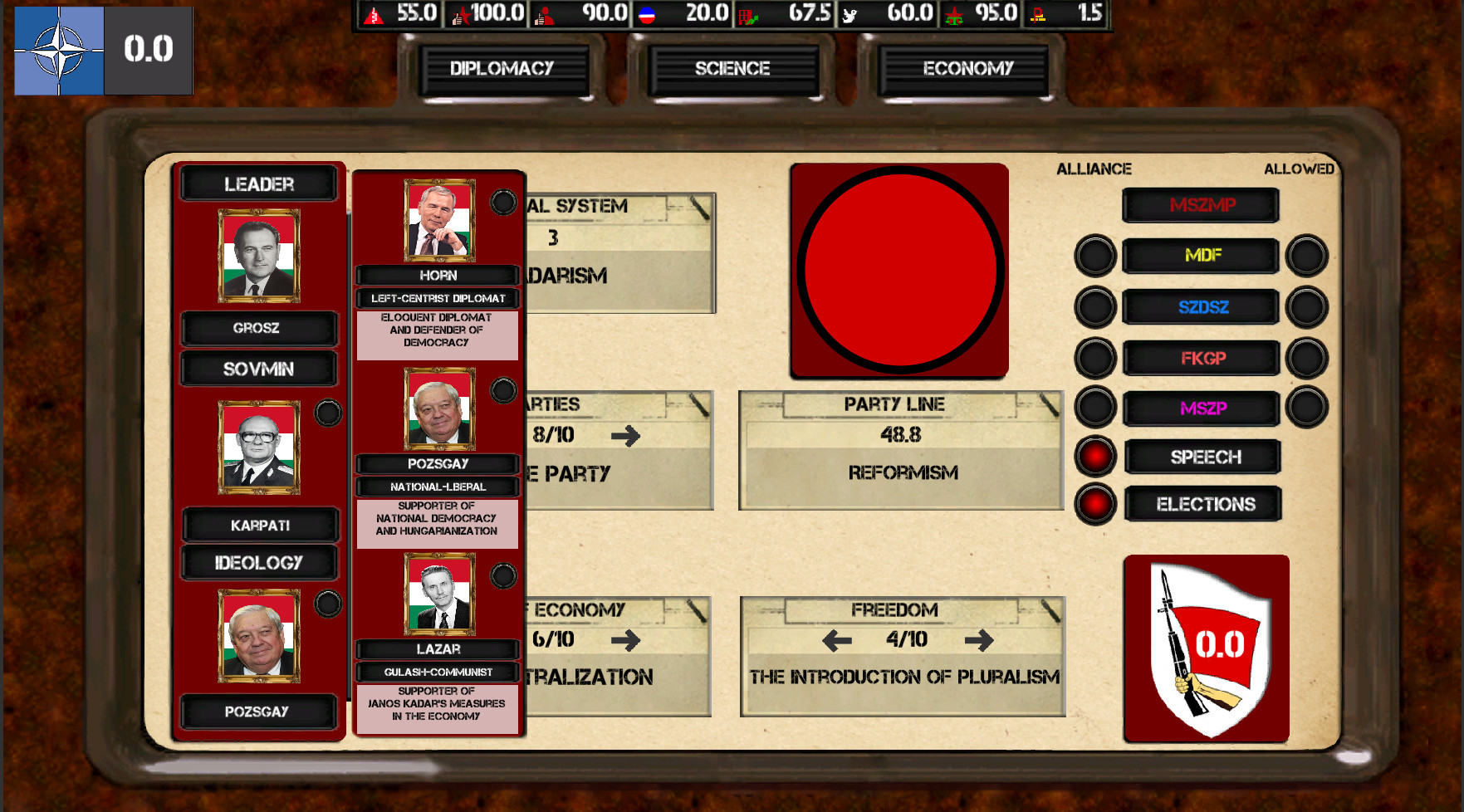Toggle the circle beside Horn's portrait

tap(502, 201)
